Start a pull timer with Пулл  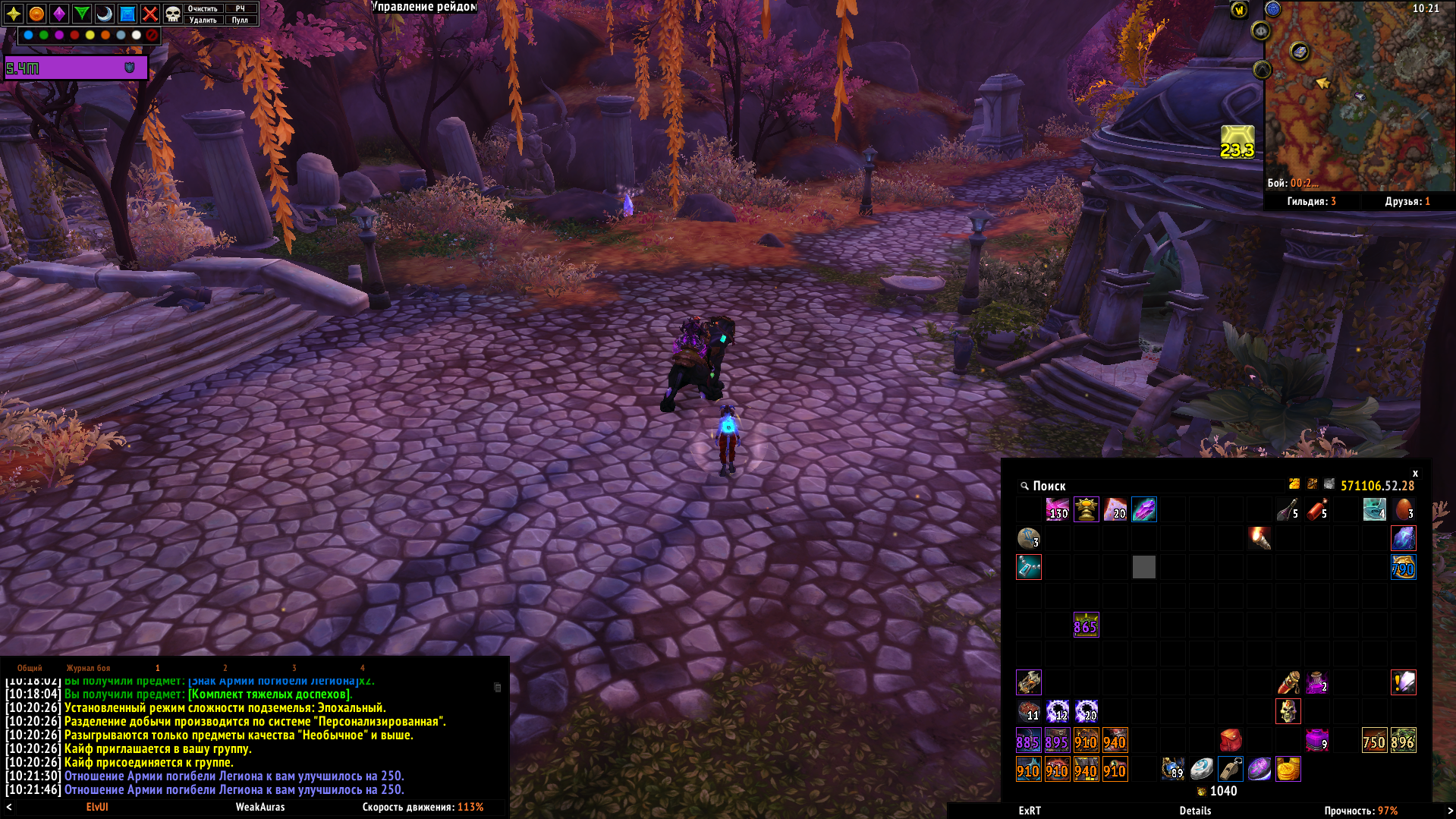pos(240,20)
